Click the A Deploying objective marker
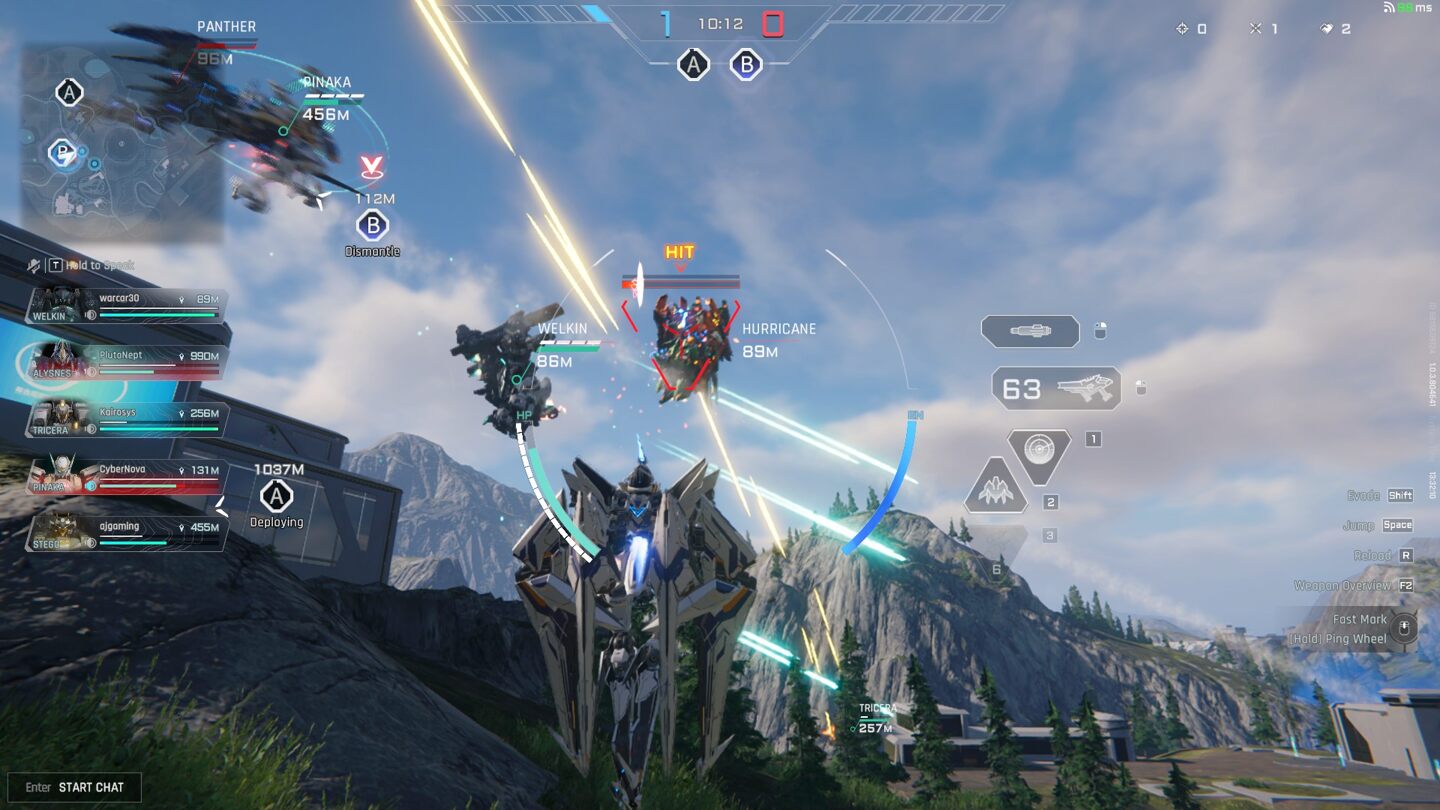 [x=276, y=495]
